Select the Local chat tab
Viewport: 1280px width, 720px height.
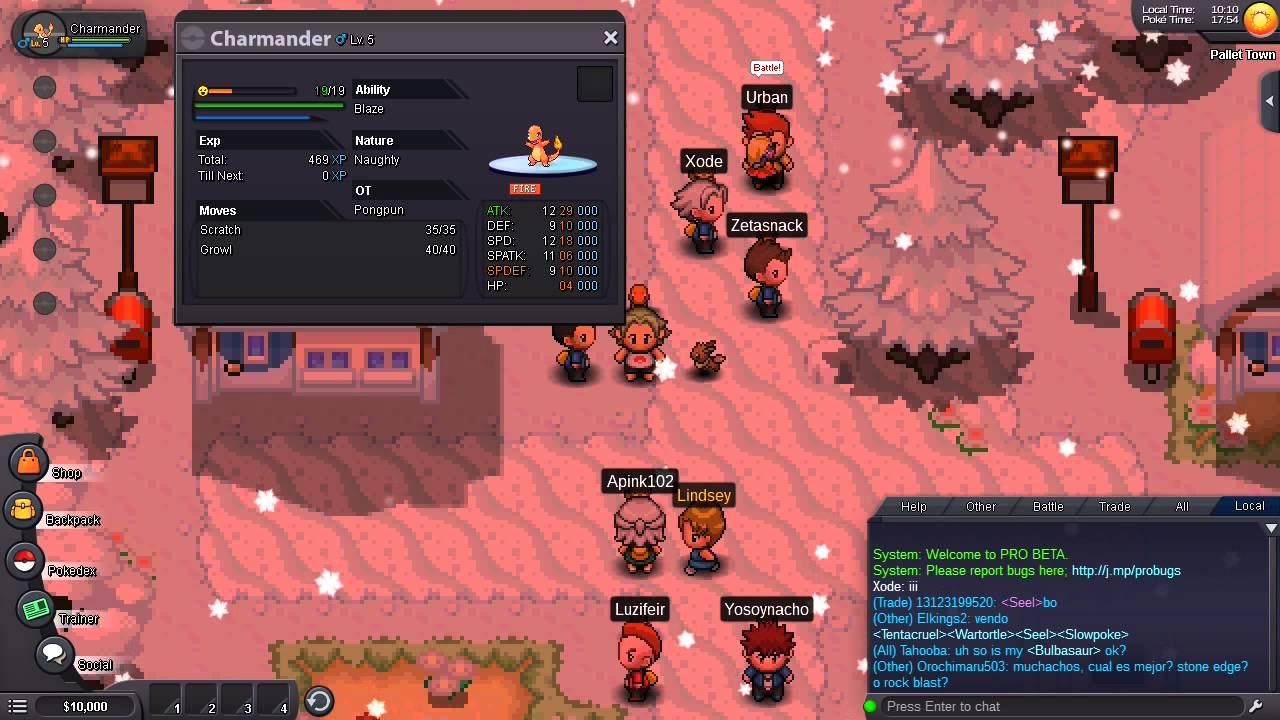[1249, 506]
